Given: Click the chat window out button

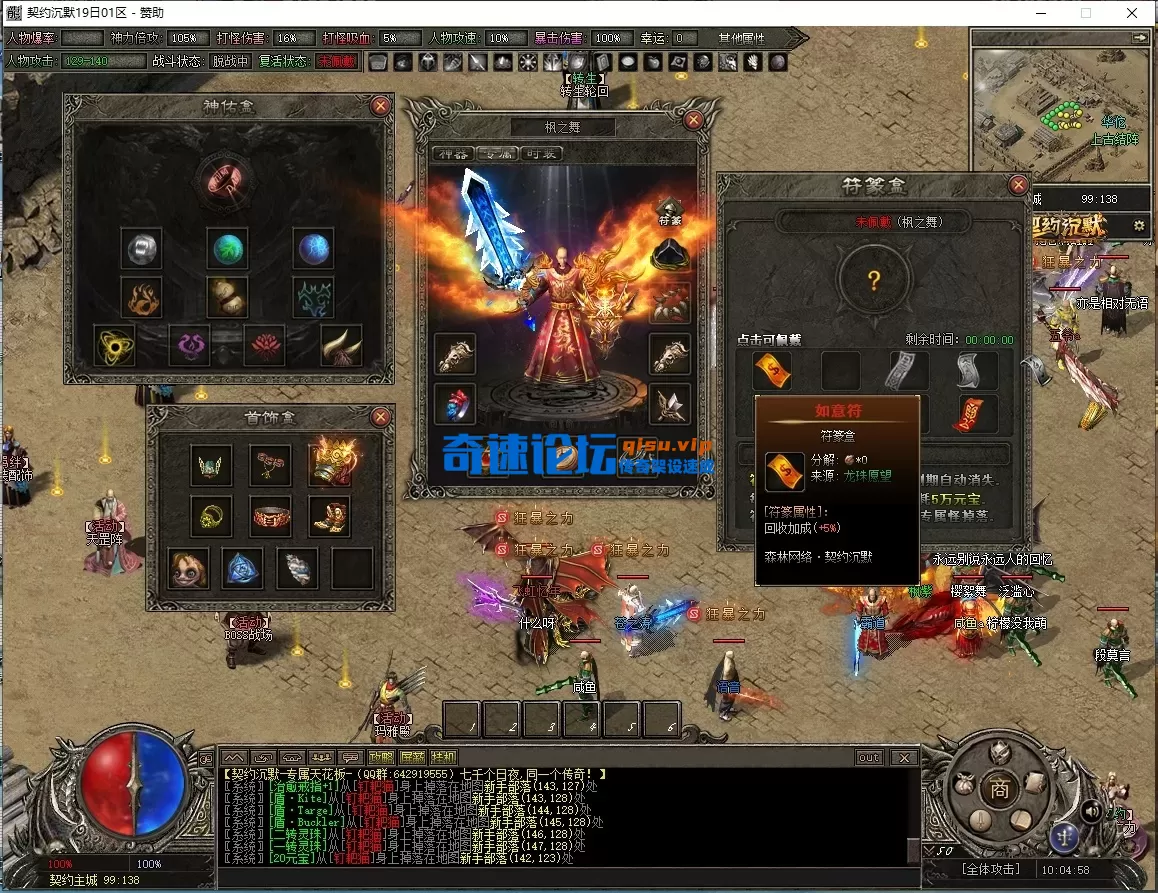Looking at the screenshot, I should click(x=869, y=757).
